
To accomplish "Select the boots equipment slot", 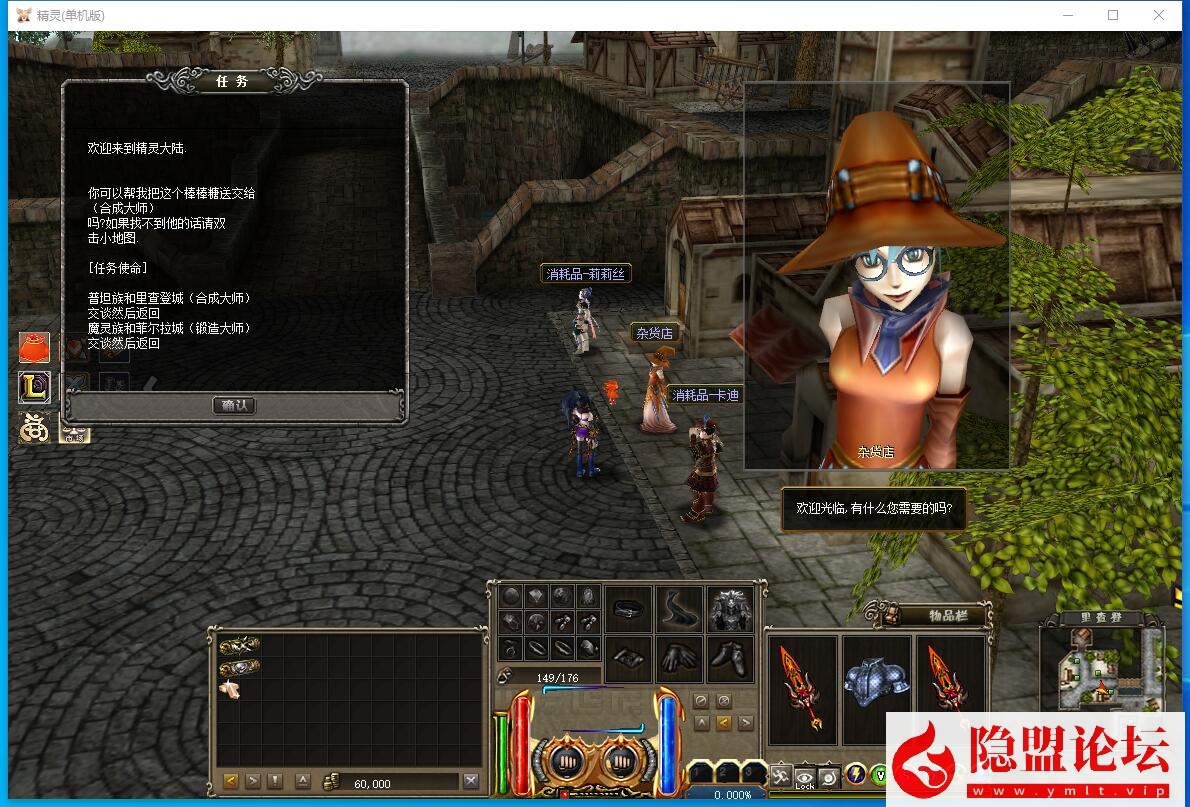I will 730,659.
